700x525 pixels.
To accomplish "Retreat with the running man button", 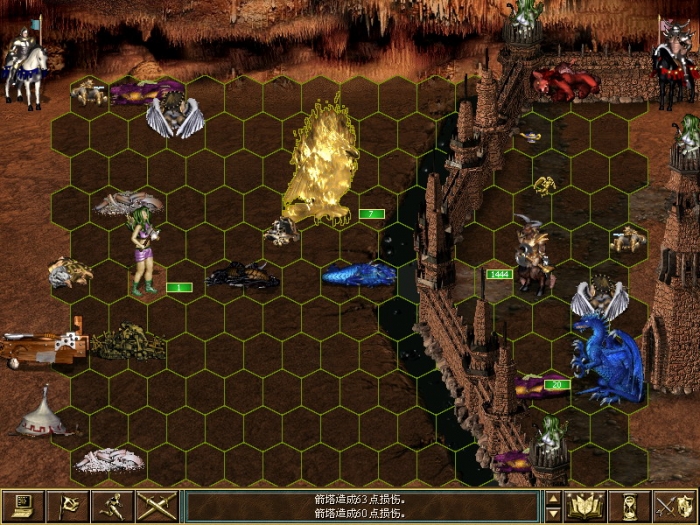I will click(x=112, y=505).
